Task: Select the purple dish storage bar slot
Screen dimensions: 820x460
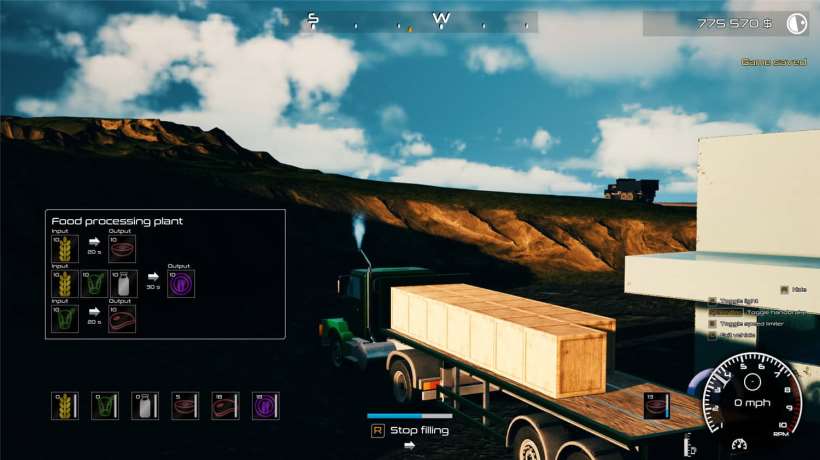Action: (x=265, y=405)
